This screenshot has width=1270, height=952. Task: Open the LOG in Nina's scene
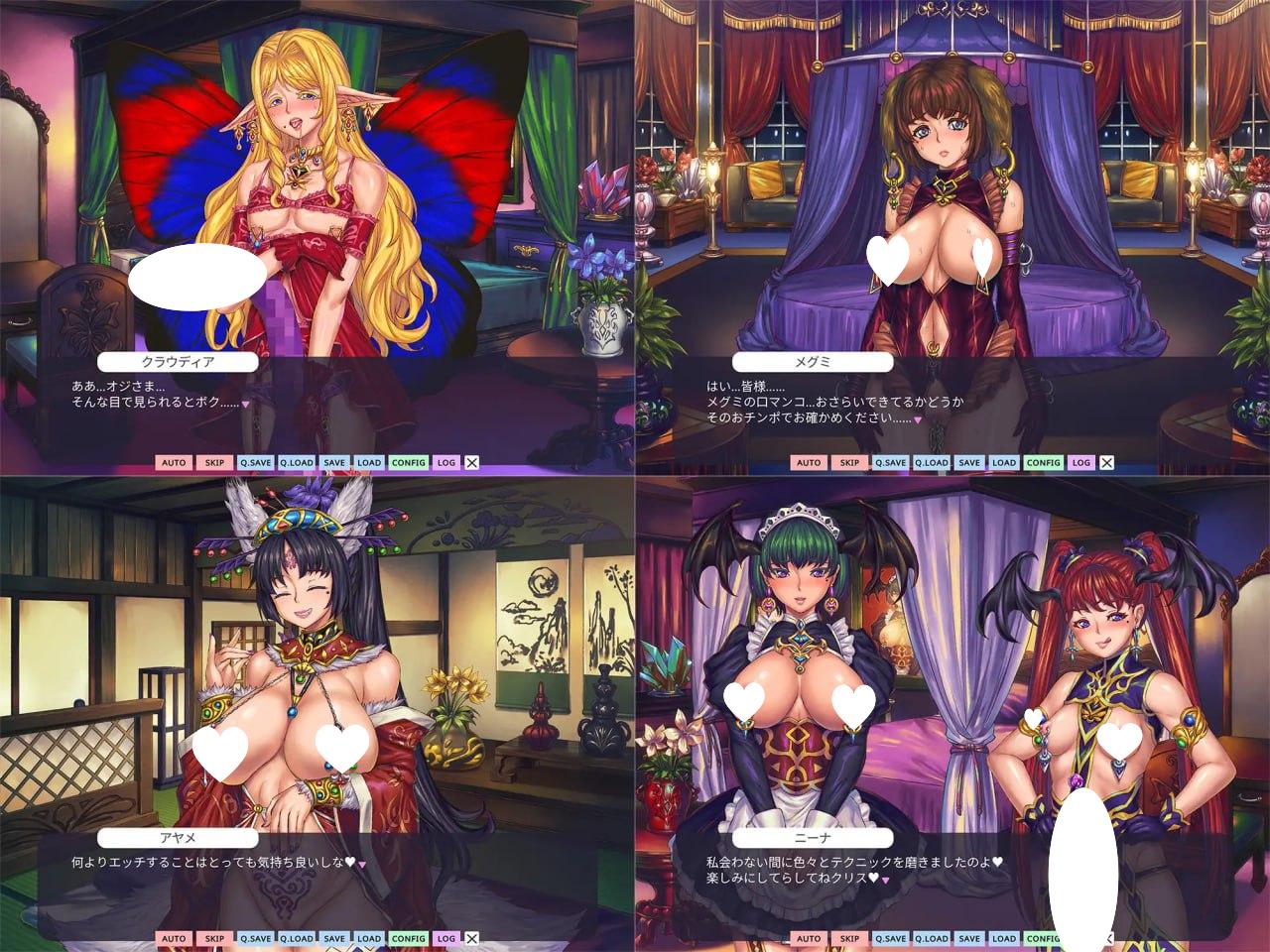coord(1080,938)
